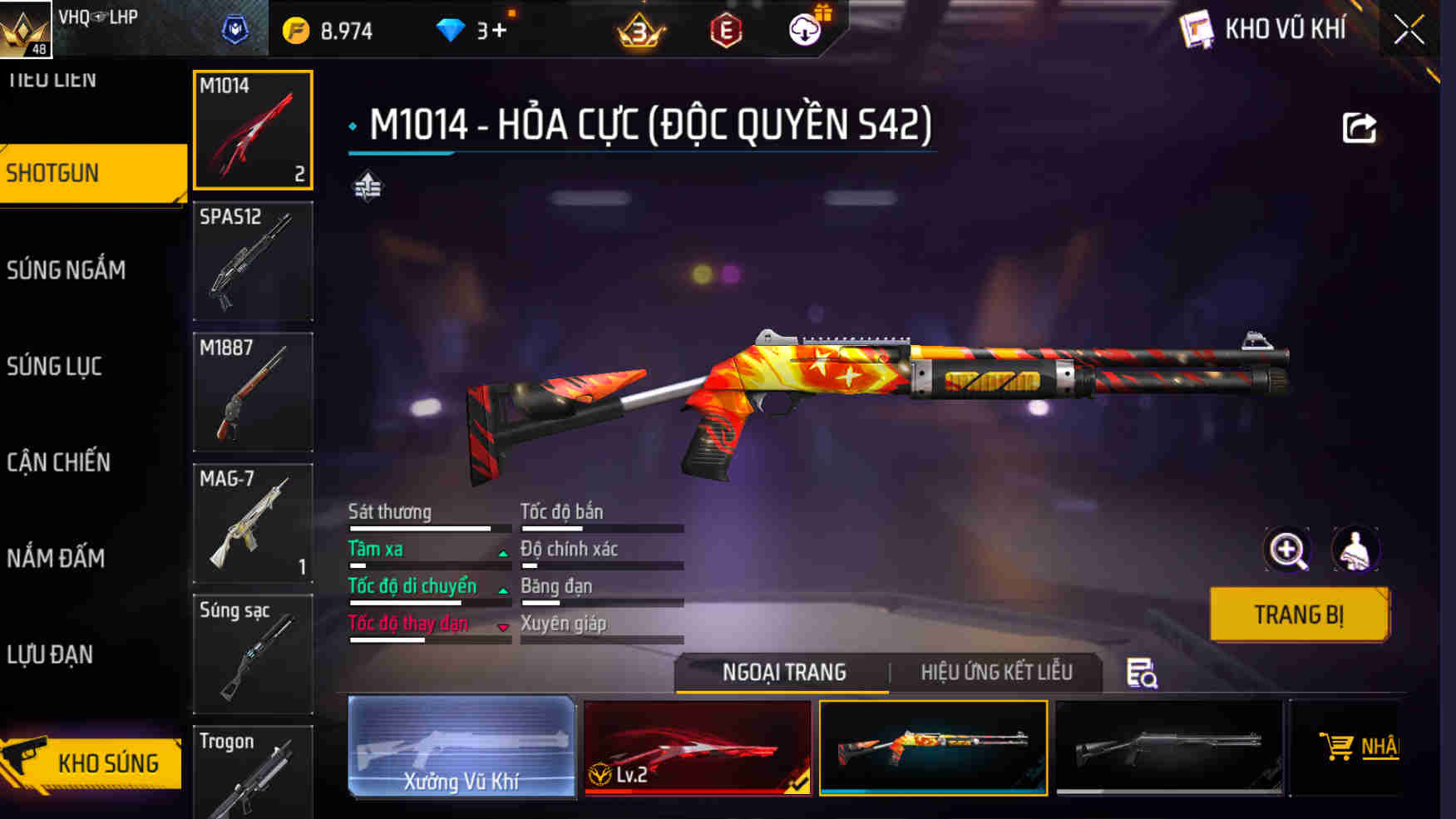The height and width of the screenshot is (819, 1456).
Task: Select the NGOẠI TRANG tab
Action: tap(782, 672)
